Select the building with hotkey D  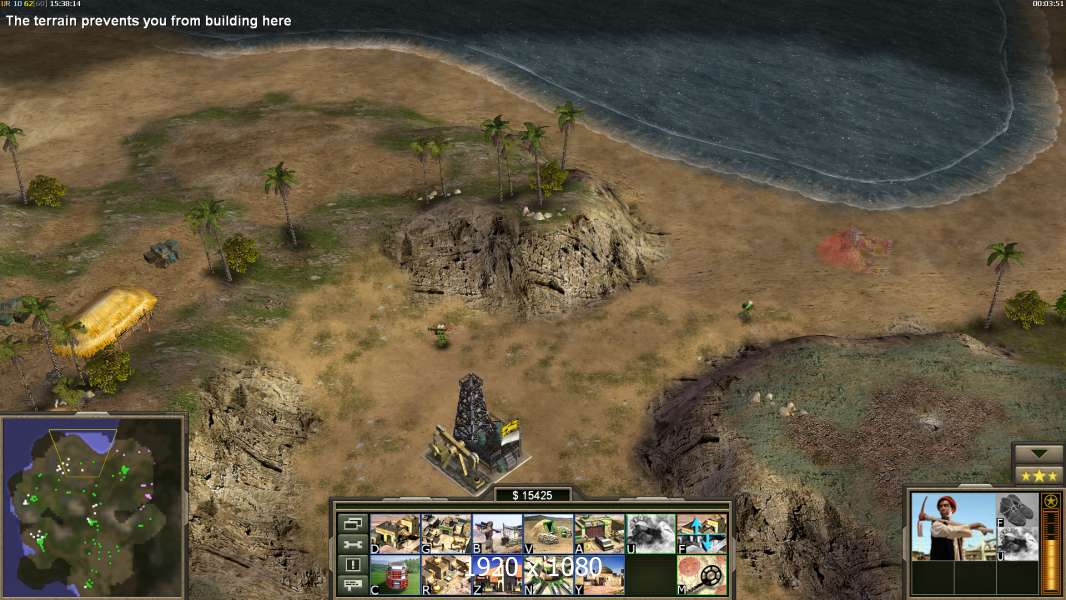(x=395, y=534)
